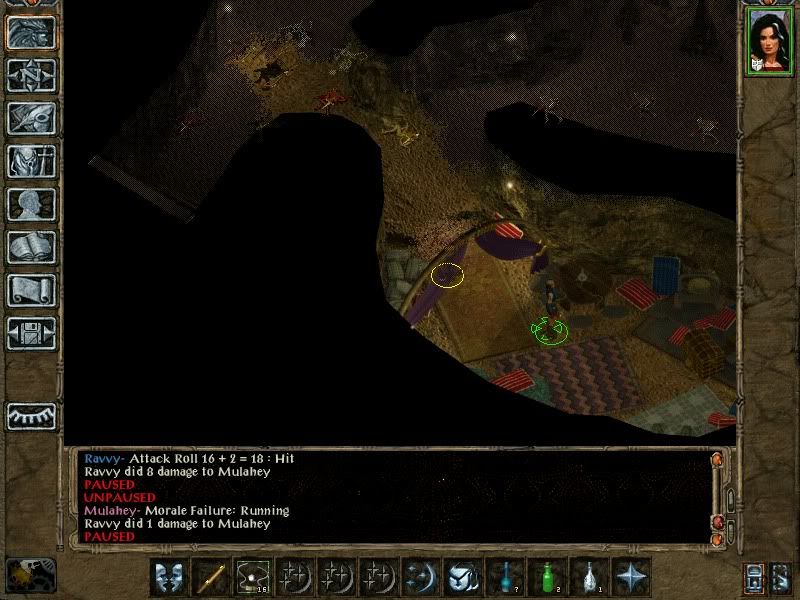Click the closed-eye rest button
Viewport: 800px width, 600px height.
pyautogui.click(x=31, y=414)
